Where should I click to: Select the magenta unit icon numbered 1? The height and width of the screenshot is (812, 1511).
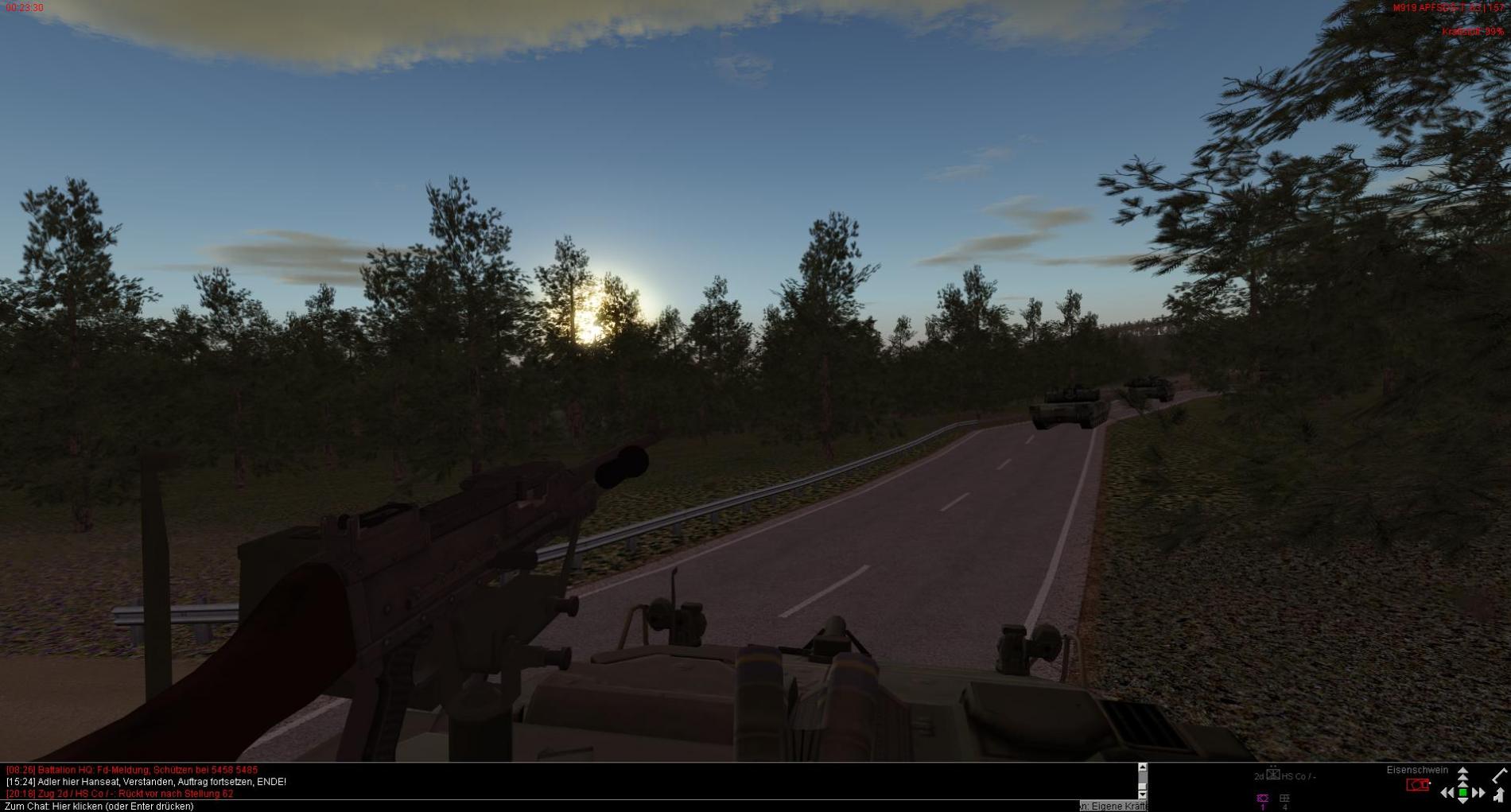coord(1262,798)
